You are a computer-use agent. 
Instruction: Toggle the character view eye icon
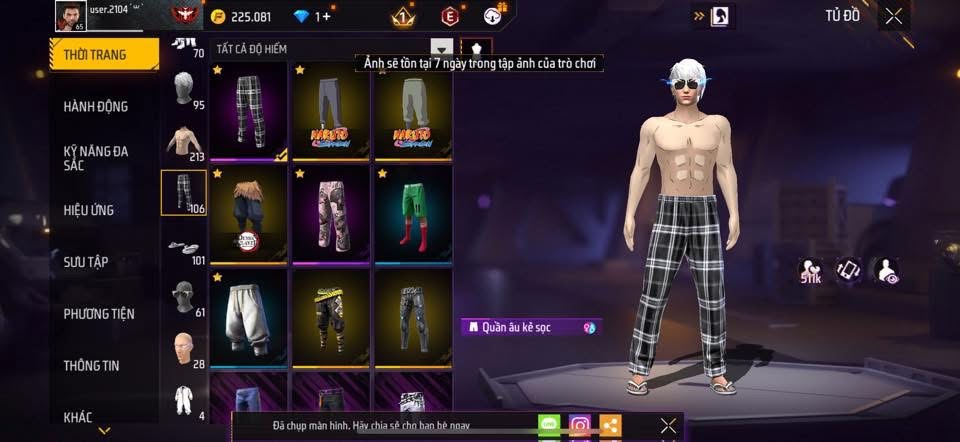[885, 270]
